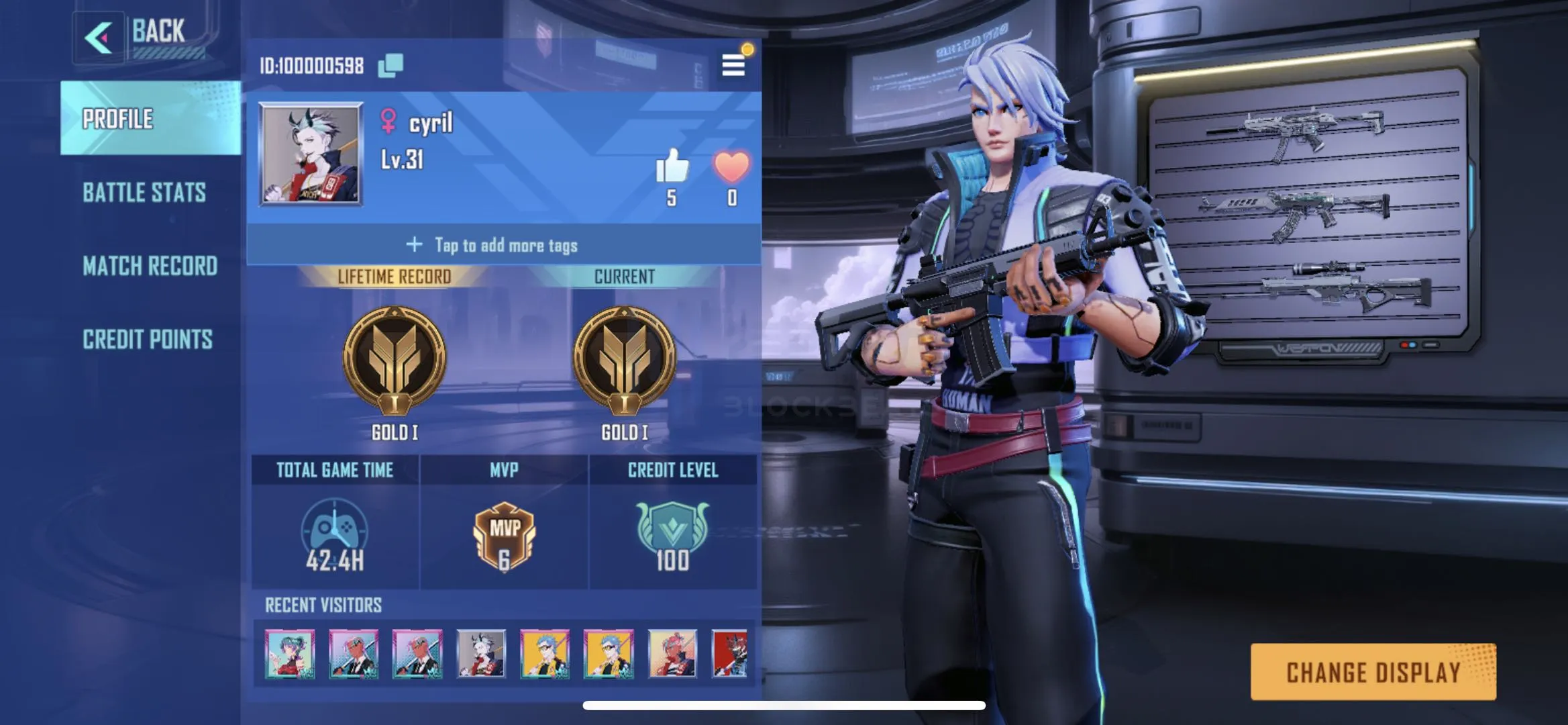Tap to add more tags
The width and height of the screenshot is (1568, 725).
503,245
